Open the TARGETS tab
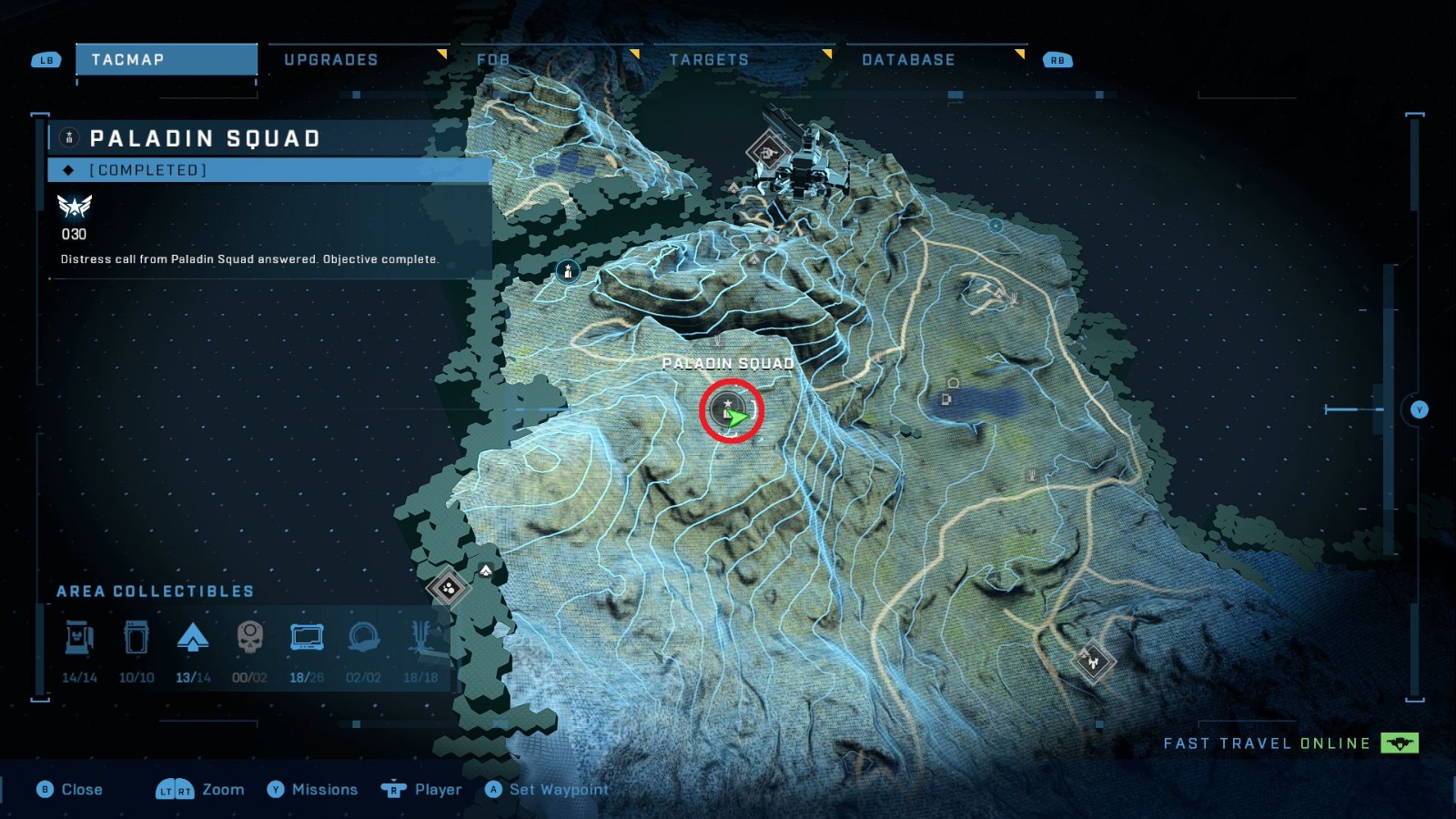The image size is (1456, 819). coord(709,59)
